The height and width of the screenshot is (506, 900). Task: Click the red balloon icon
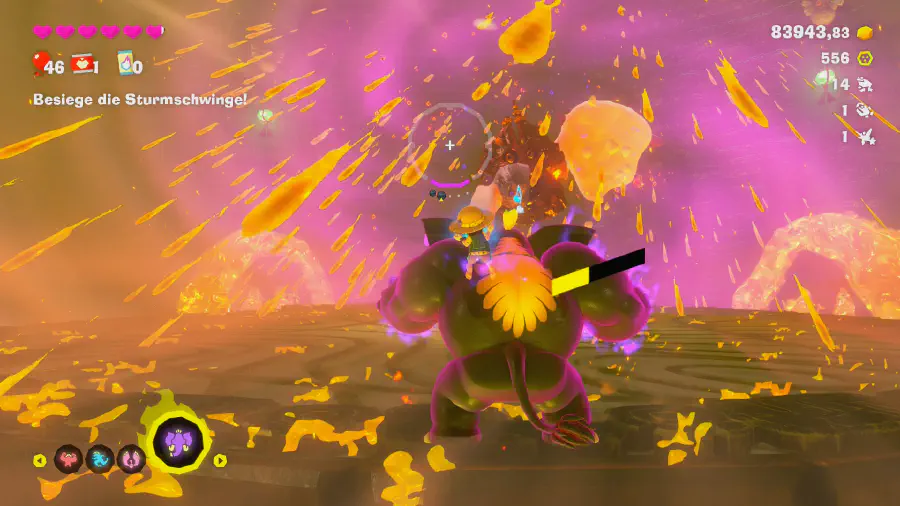tap(38, 65)
